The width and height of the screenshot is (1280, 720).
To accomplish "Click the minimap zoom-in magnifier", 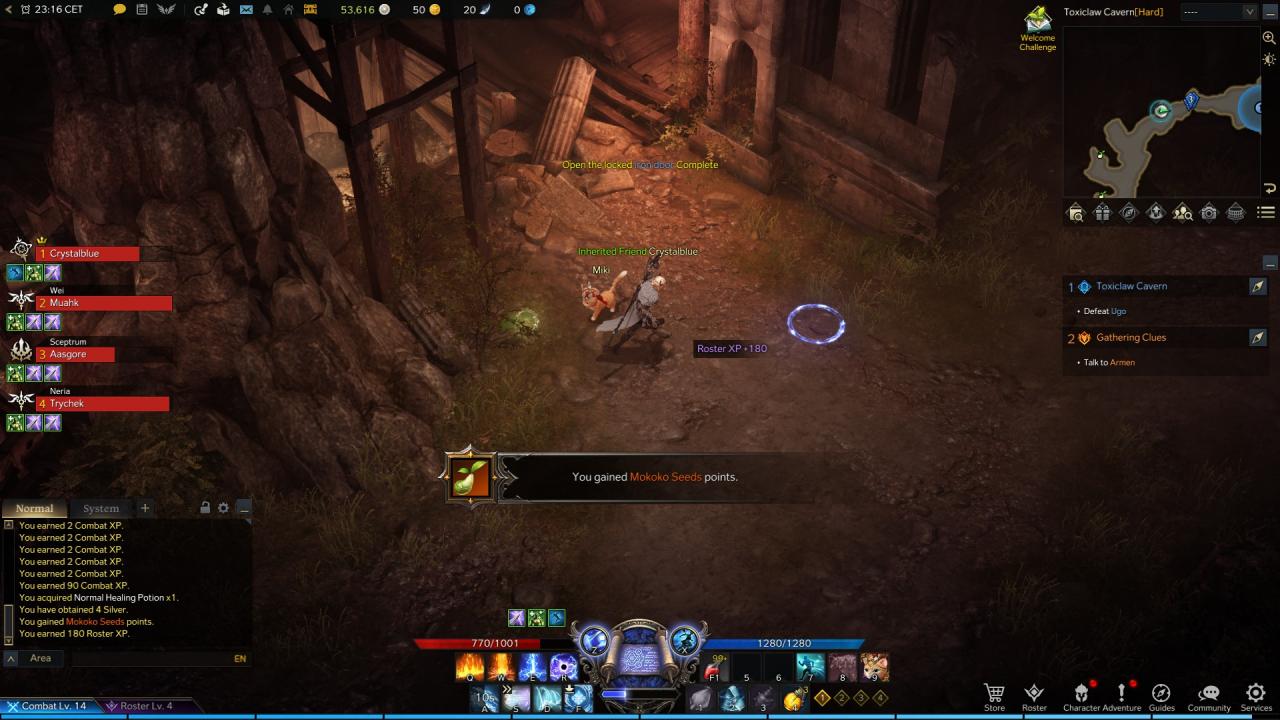I will pyautogui.click(x=1269, y=38).
